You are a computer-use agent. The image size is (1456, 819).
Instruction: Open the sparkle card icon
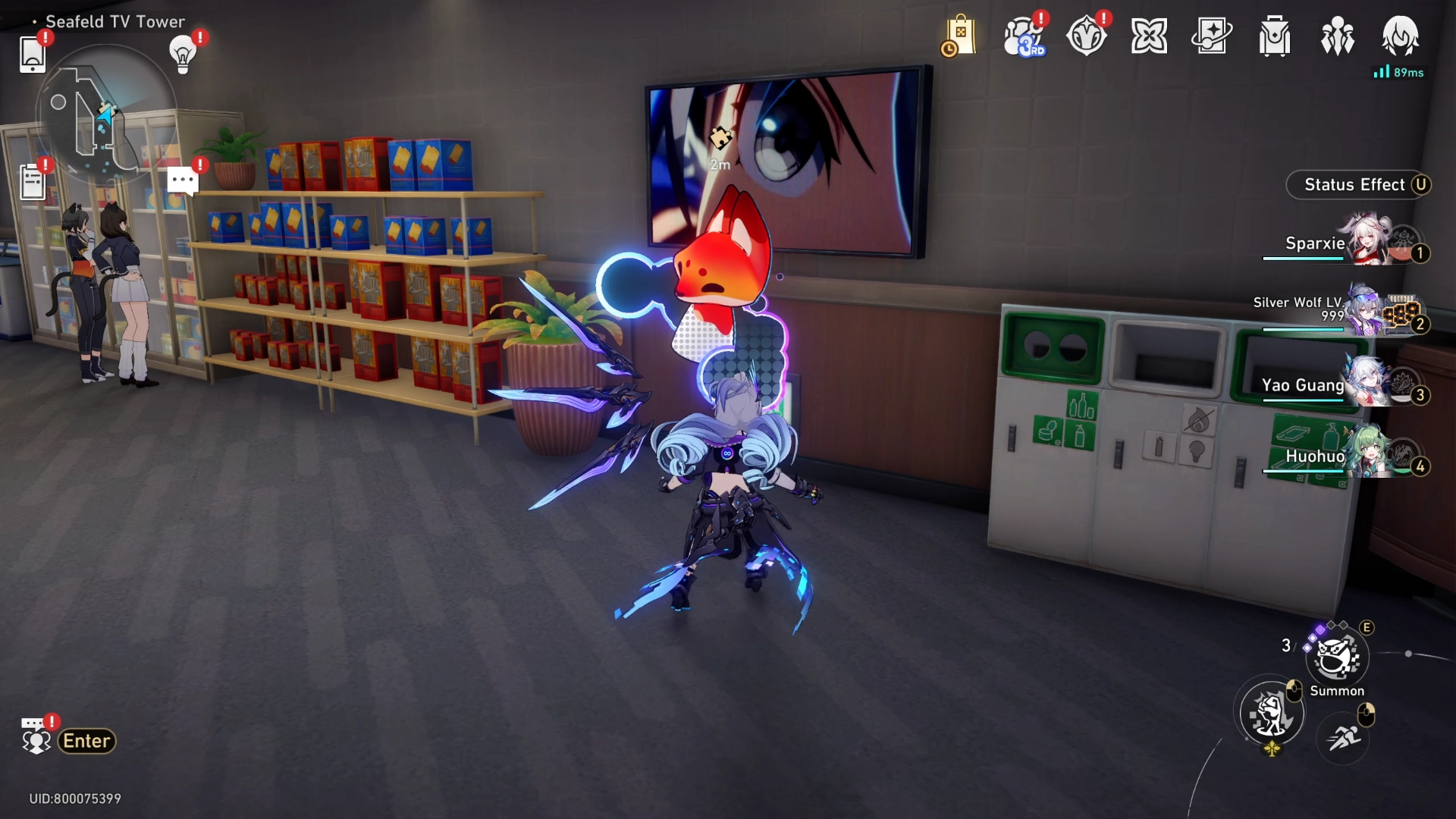(x=1212, y=36)
